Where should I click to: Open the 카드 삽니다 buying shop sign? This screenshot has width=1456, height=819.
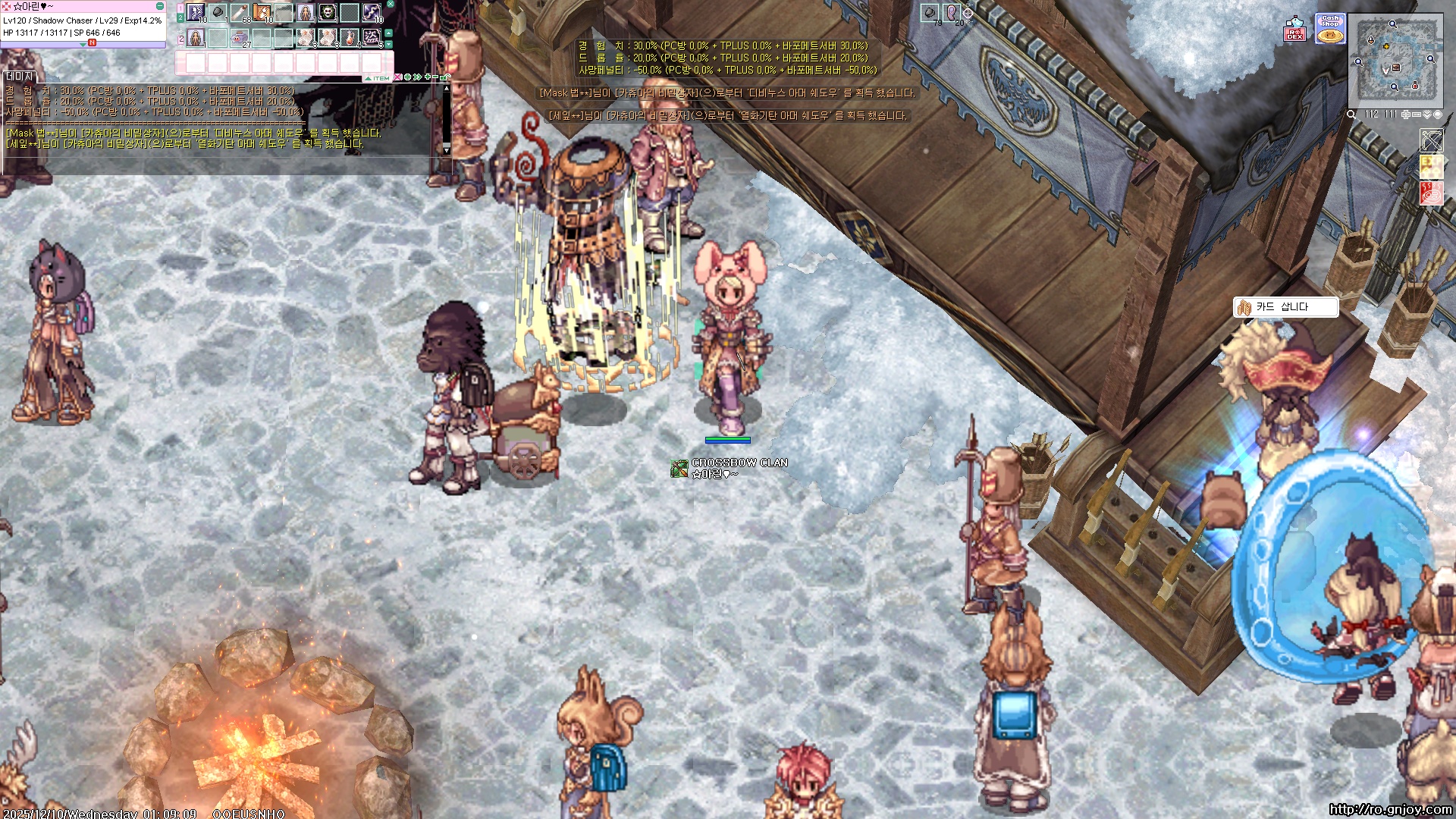pyautogui.click(x=1285, y=307)
